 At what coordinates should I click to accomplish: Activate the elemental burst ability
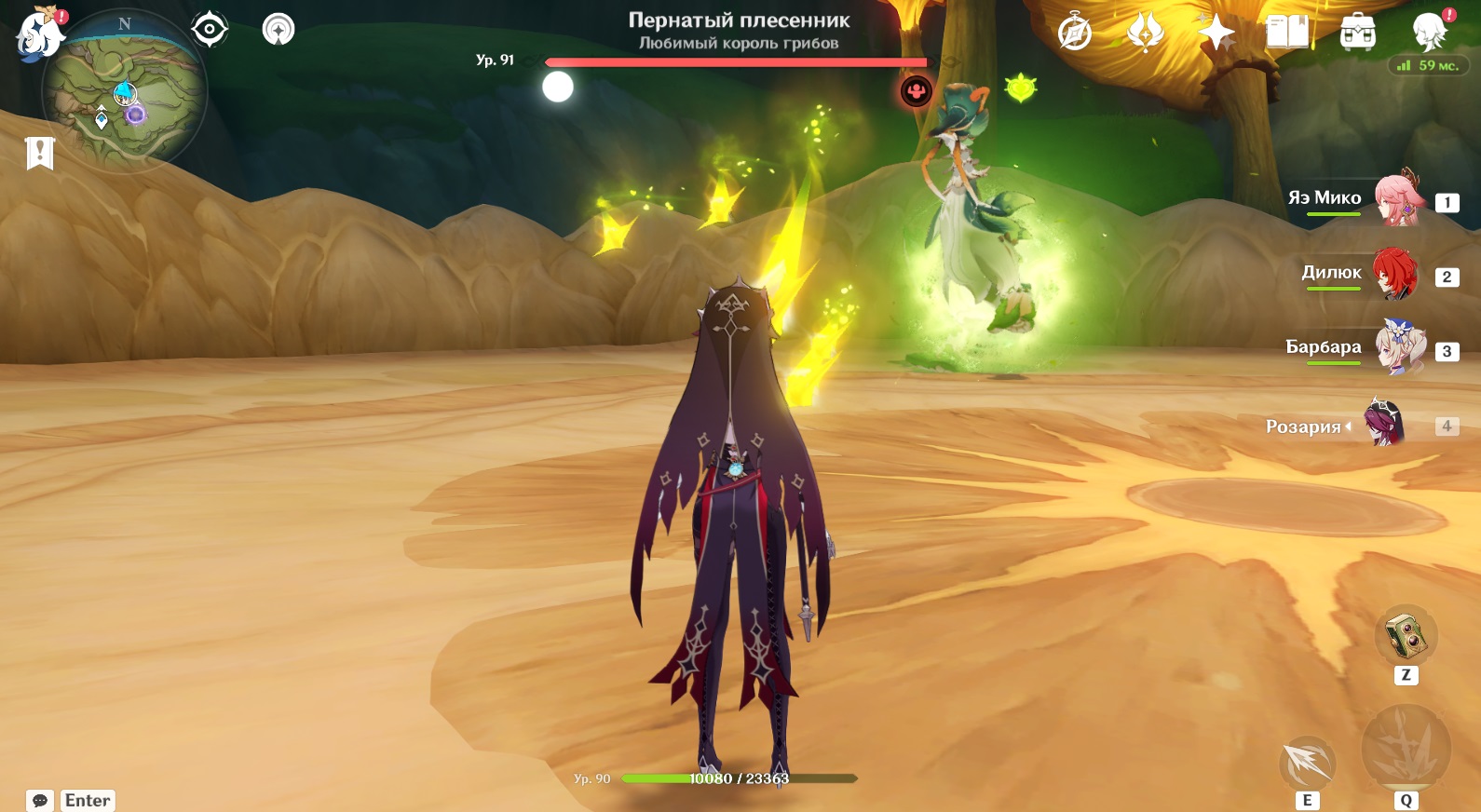click(x=1406, y=751)
